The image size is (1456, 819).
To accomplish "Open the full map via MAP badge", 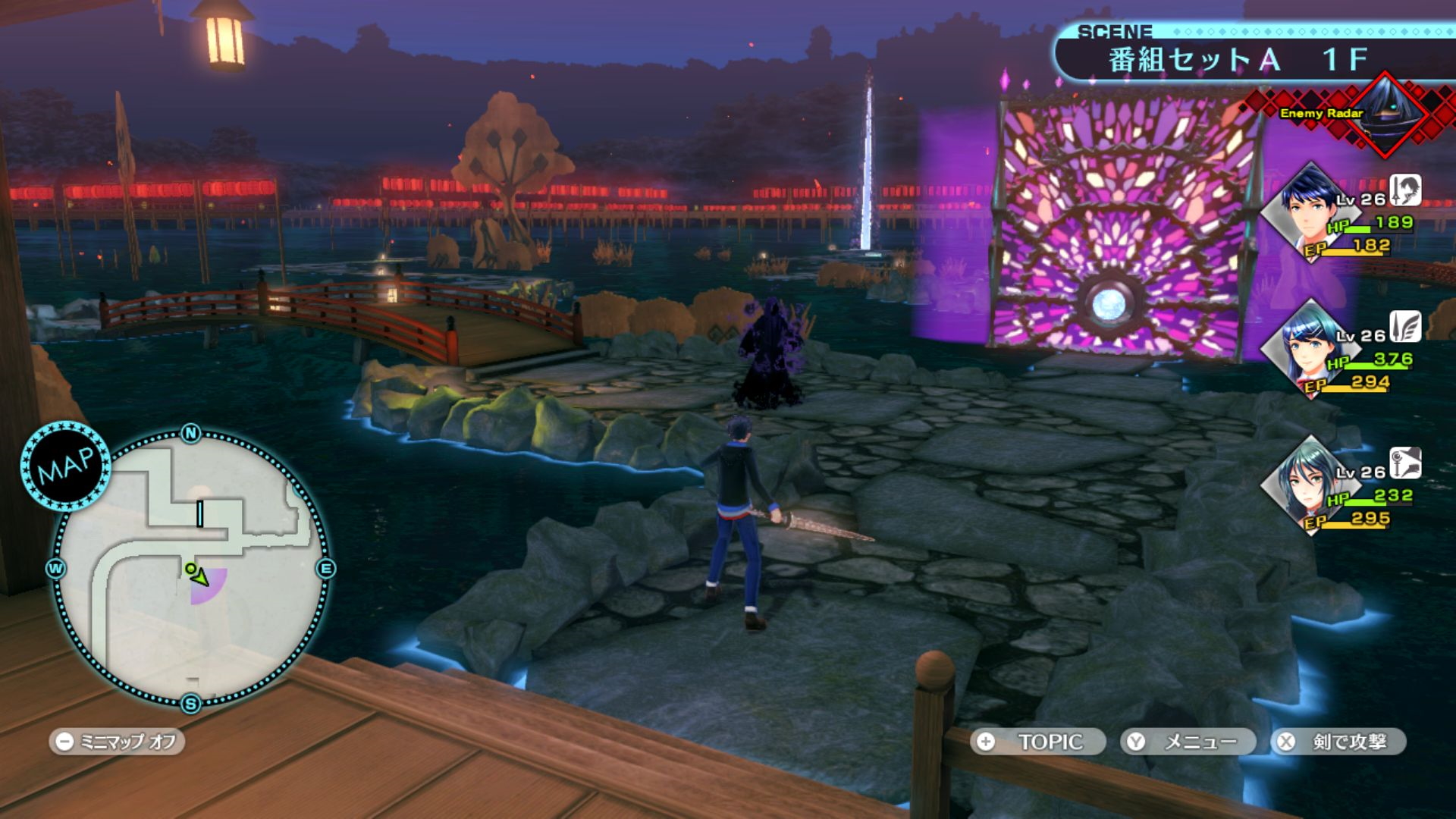I will coord(66,466).
